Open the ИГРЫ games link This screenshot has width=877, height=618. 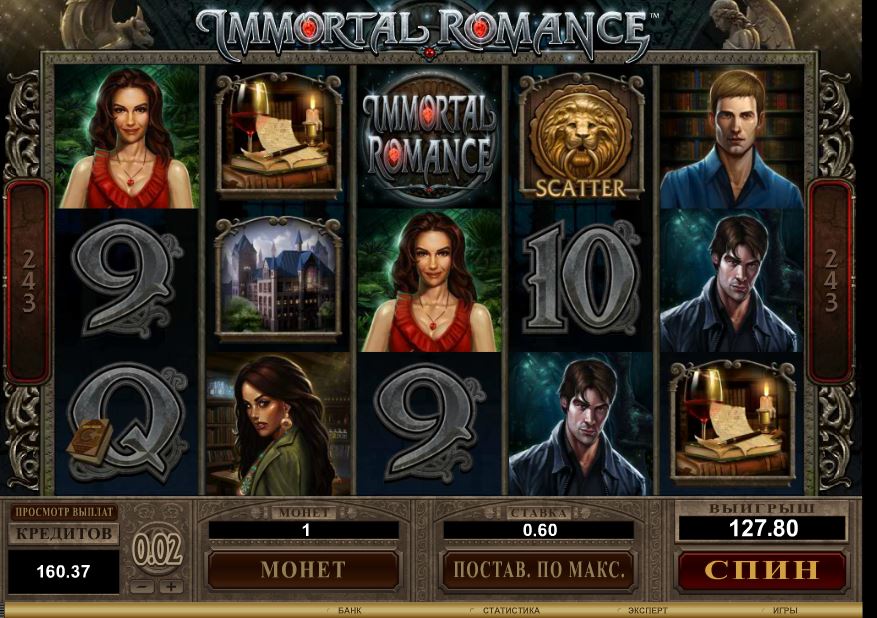pyautogui.click(x=784, y=610)
